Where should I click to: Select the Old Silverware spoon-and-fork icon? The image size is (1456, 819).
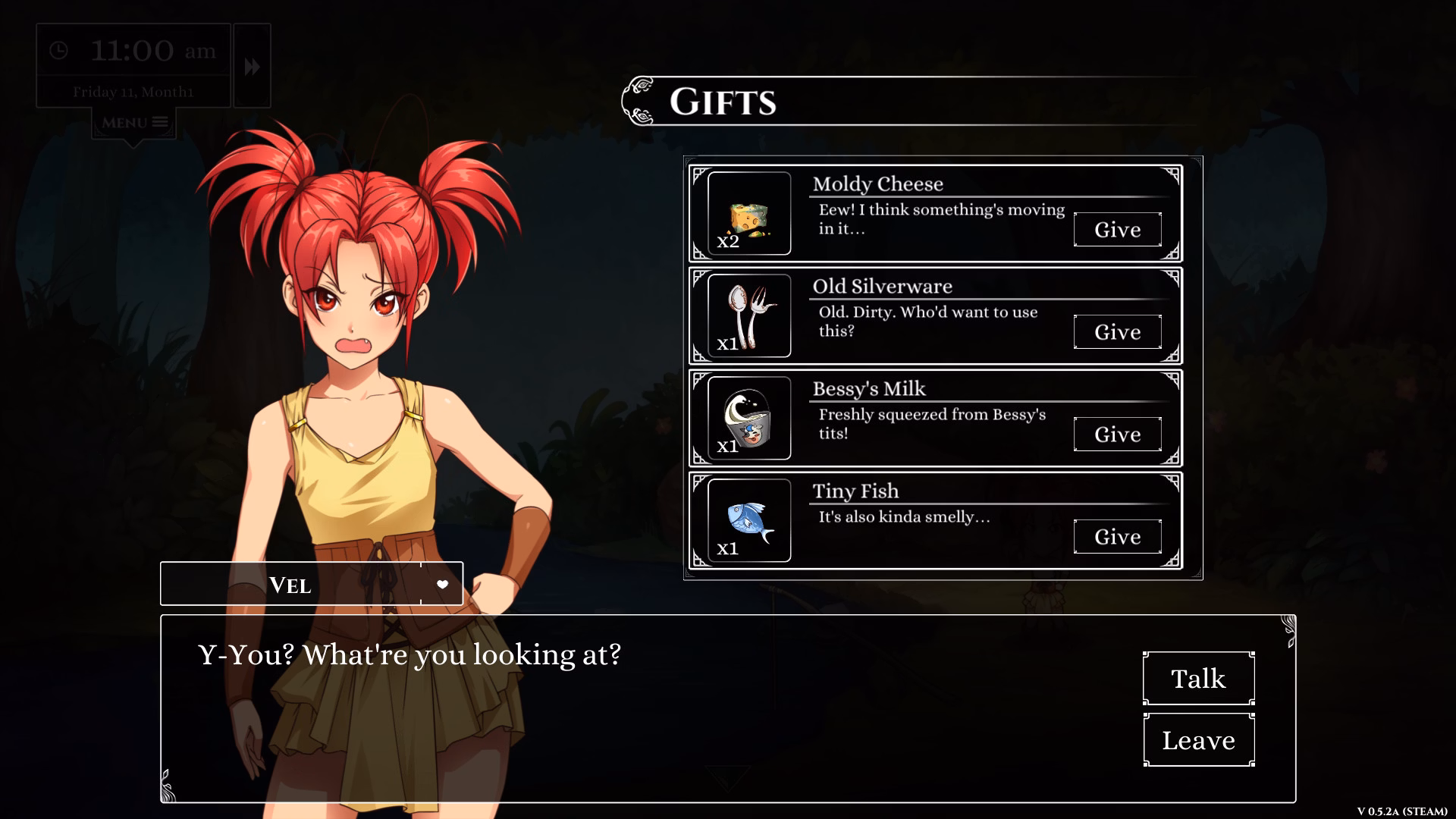(749, 315)
